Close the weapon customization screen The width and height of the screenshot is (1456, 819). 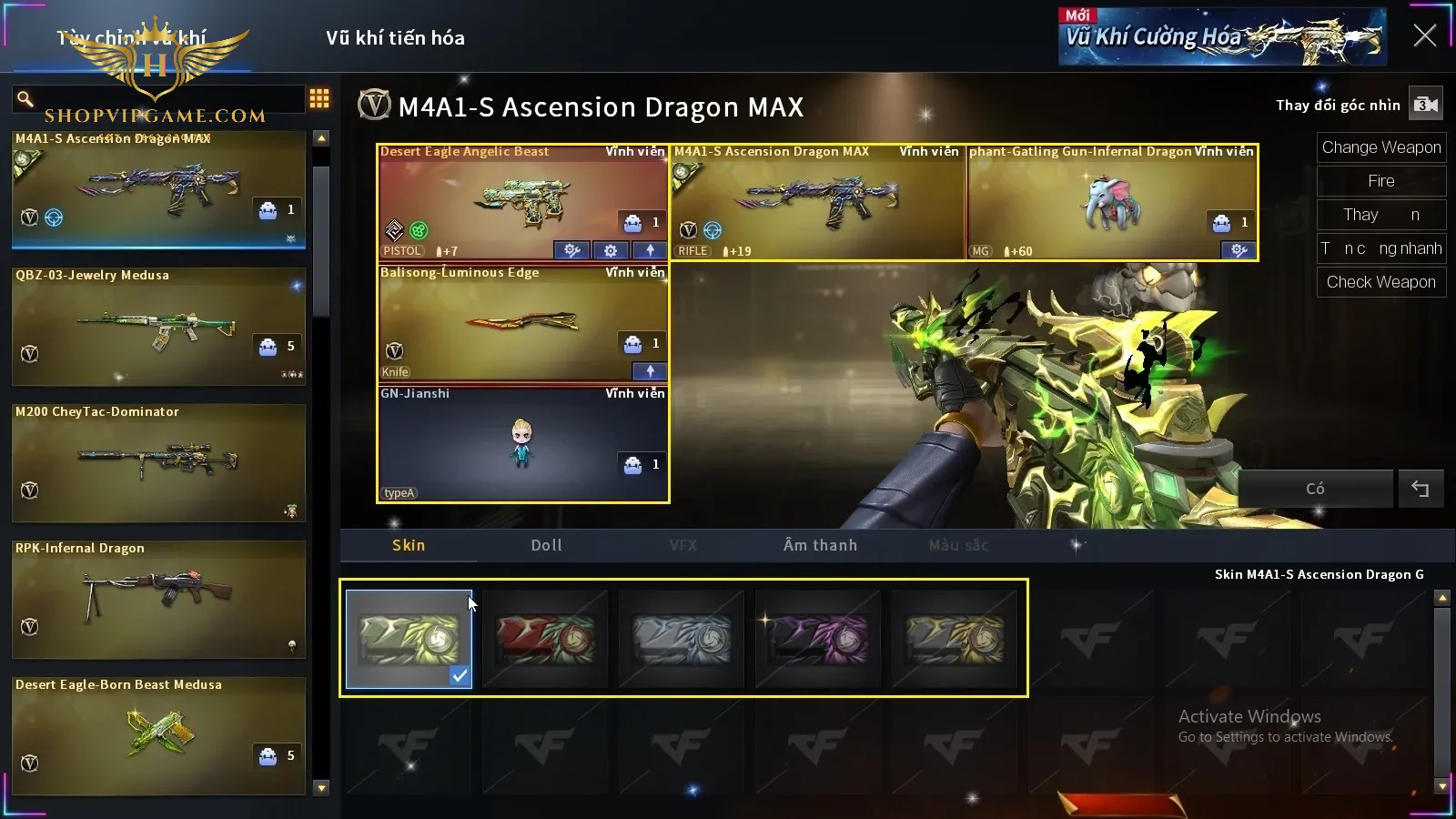point(1424,35)
